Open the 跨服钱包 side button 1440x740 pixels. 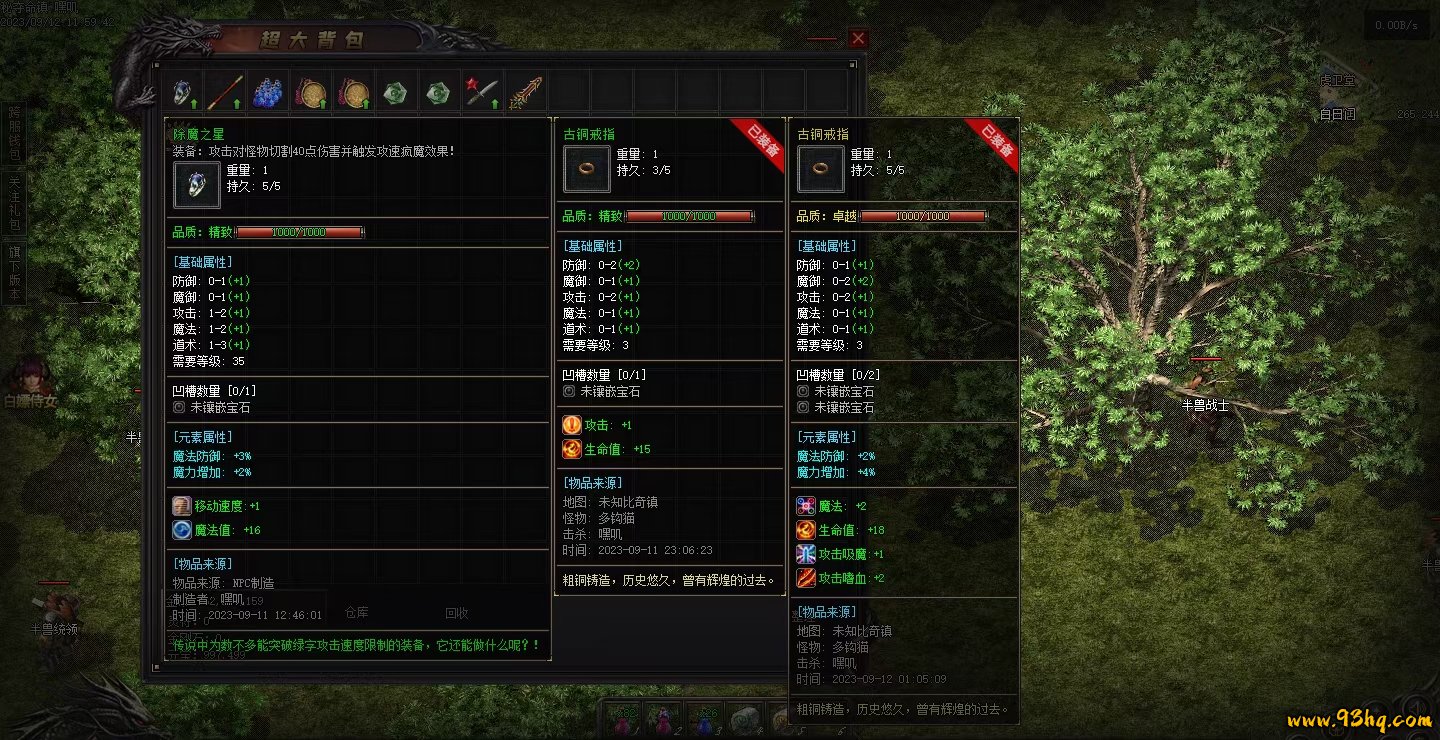tap(14, 133)
